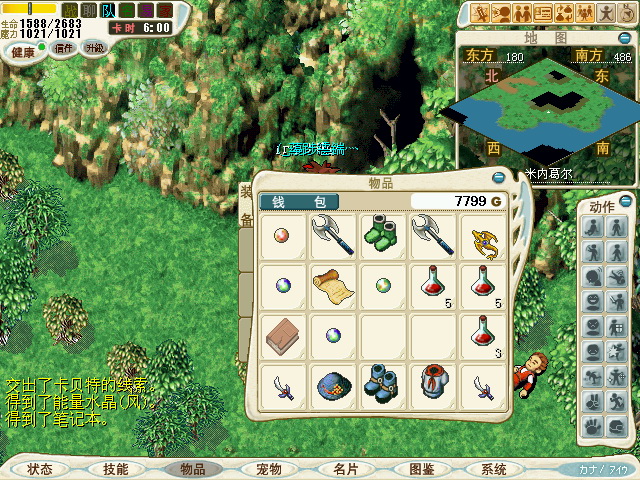Screen dimensions: 640x480
Task: Select the golden dragon ornament item
Action: pyautogui.click(x=483, y=234)
